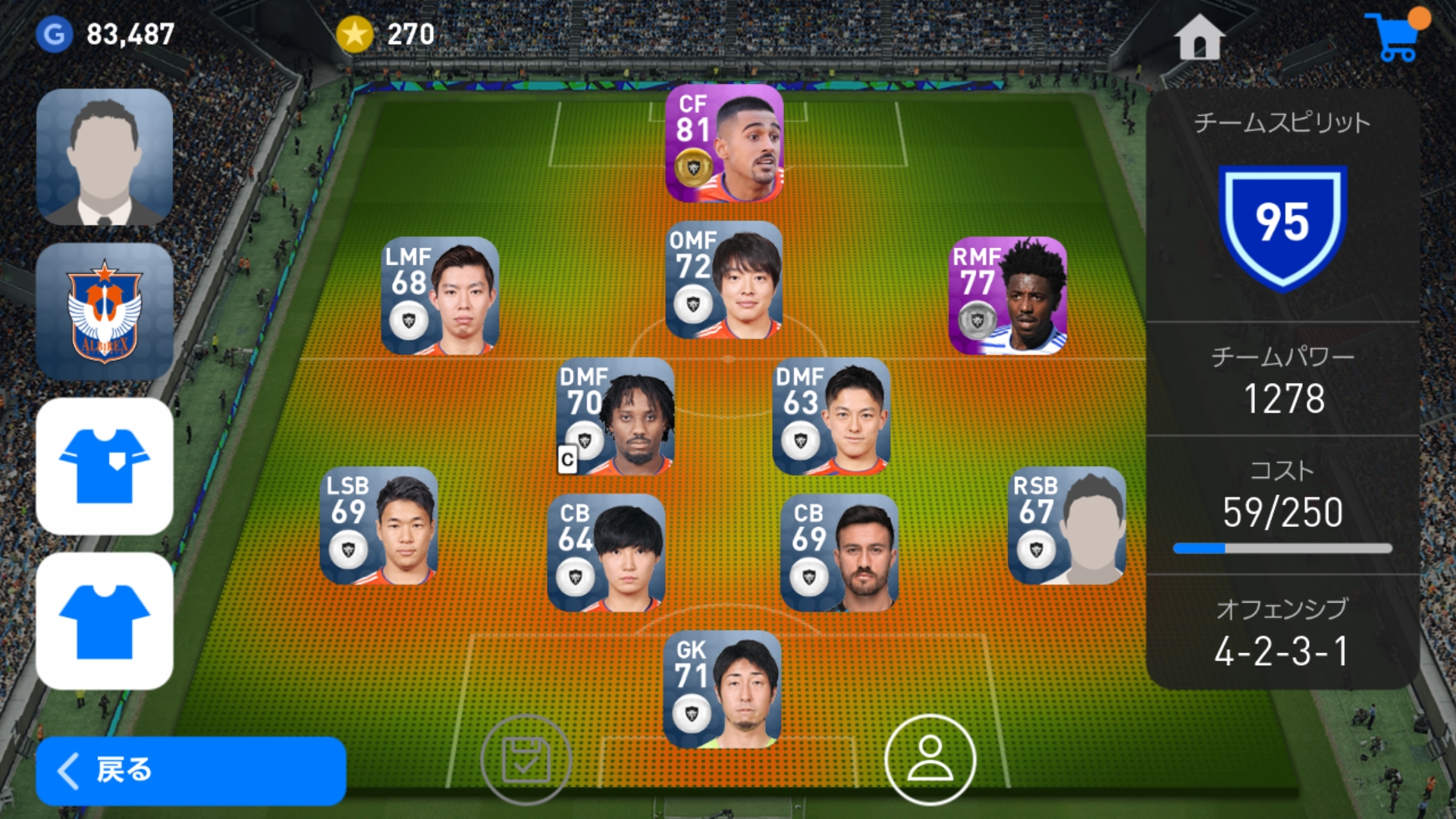Select the CF 81 striker card
Screen dimensions: 1456x819
tap(724, 143)
